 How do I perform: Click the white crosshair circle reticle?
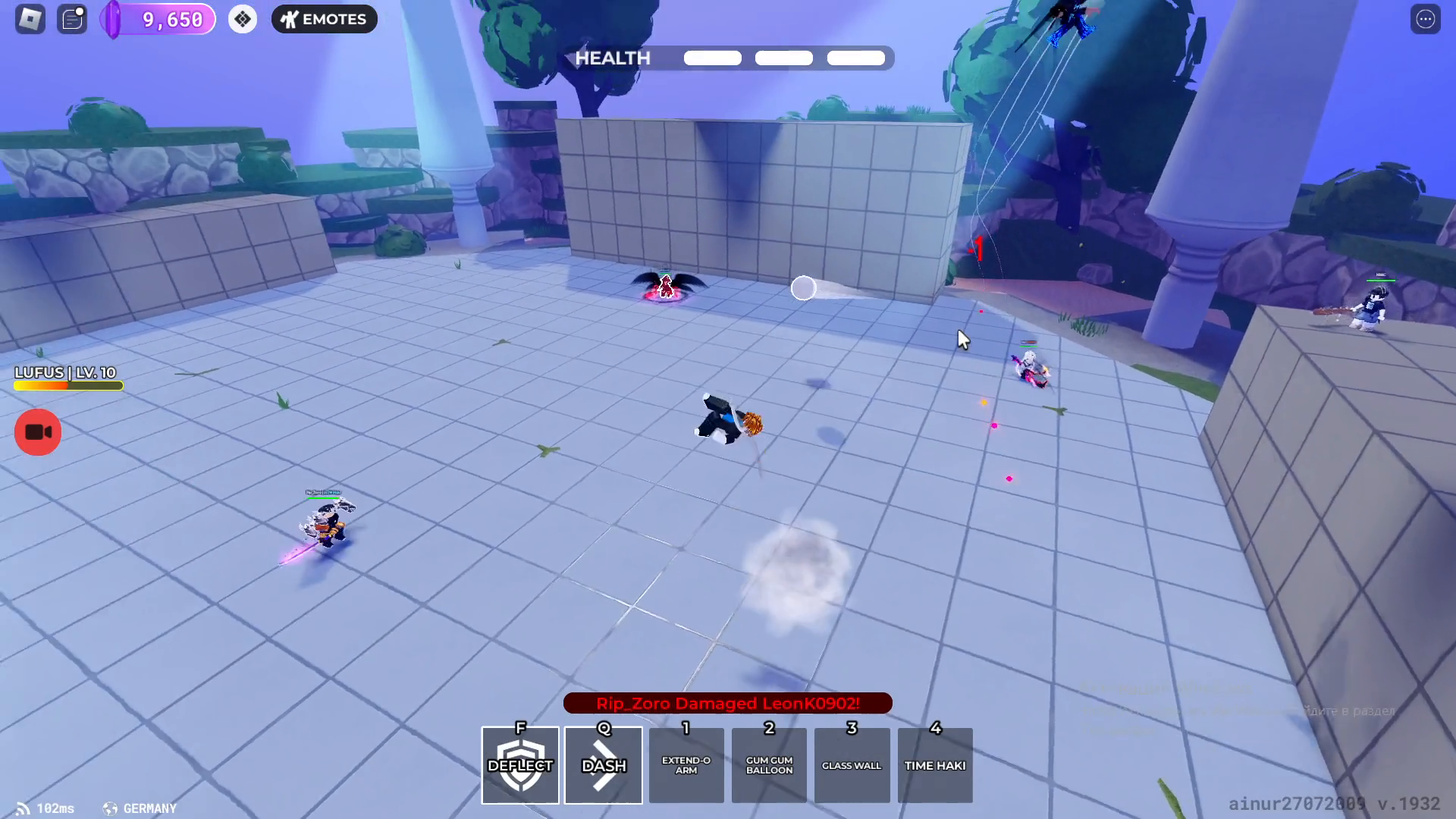[803, 288]
